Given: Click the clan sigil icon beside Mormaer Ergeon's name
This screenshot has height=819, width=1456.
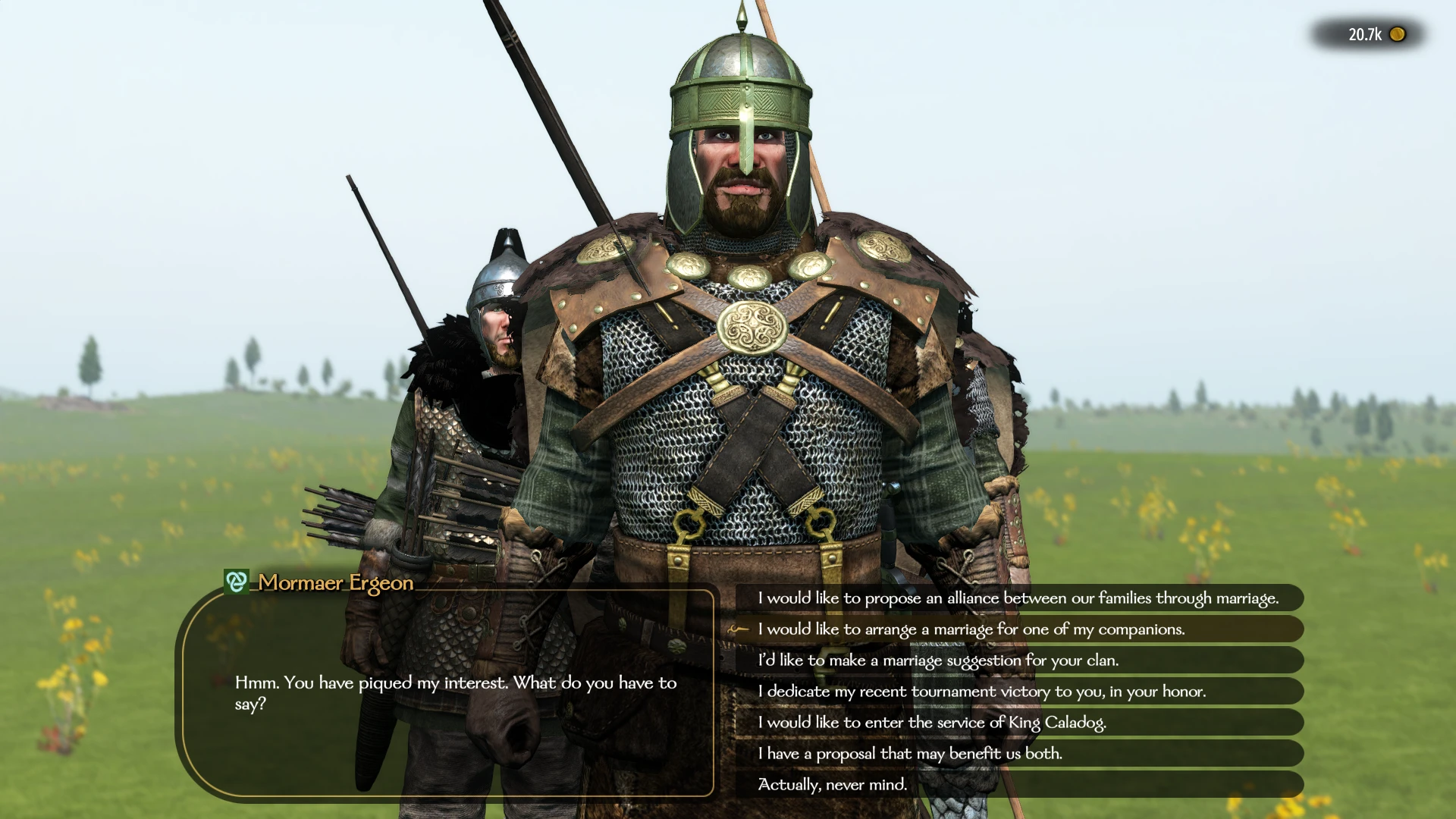Looking at the screenshot, I should click(x=237, y=582).
